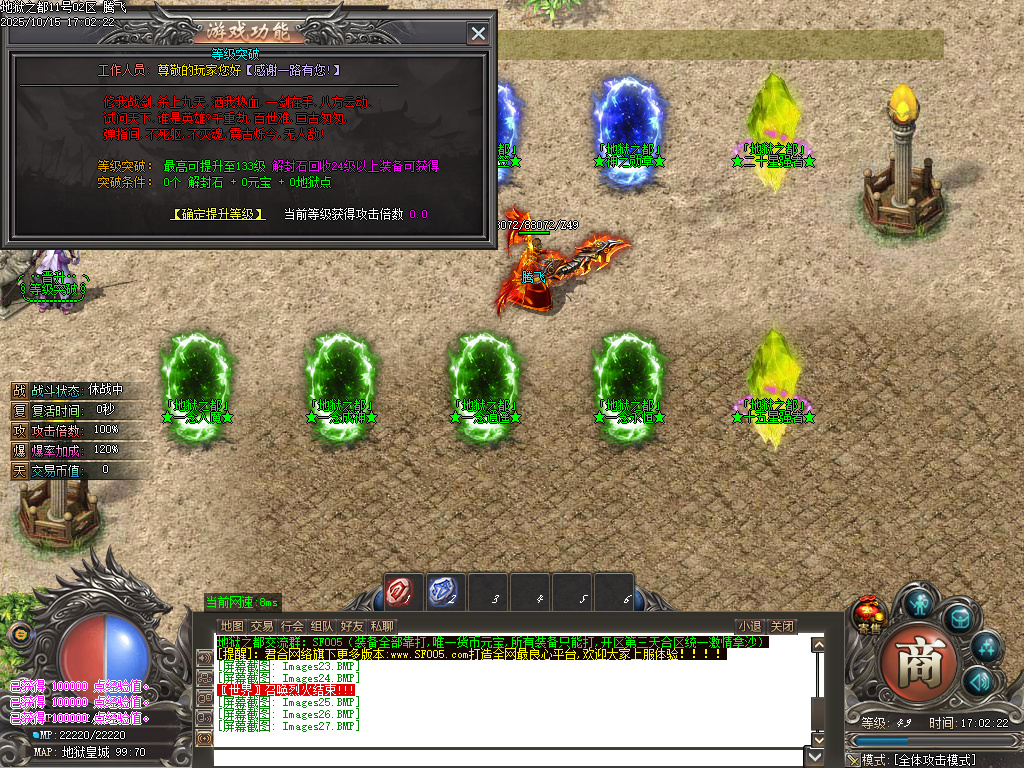
Task: Open the 地图 map tab
Action: pyautogui.click(x=231, y=626)
